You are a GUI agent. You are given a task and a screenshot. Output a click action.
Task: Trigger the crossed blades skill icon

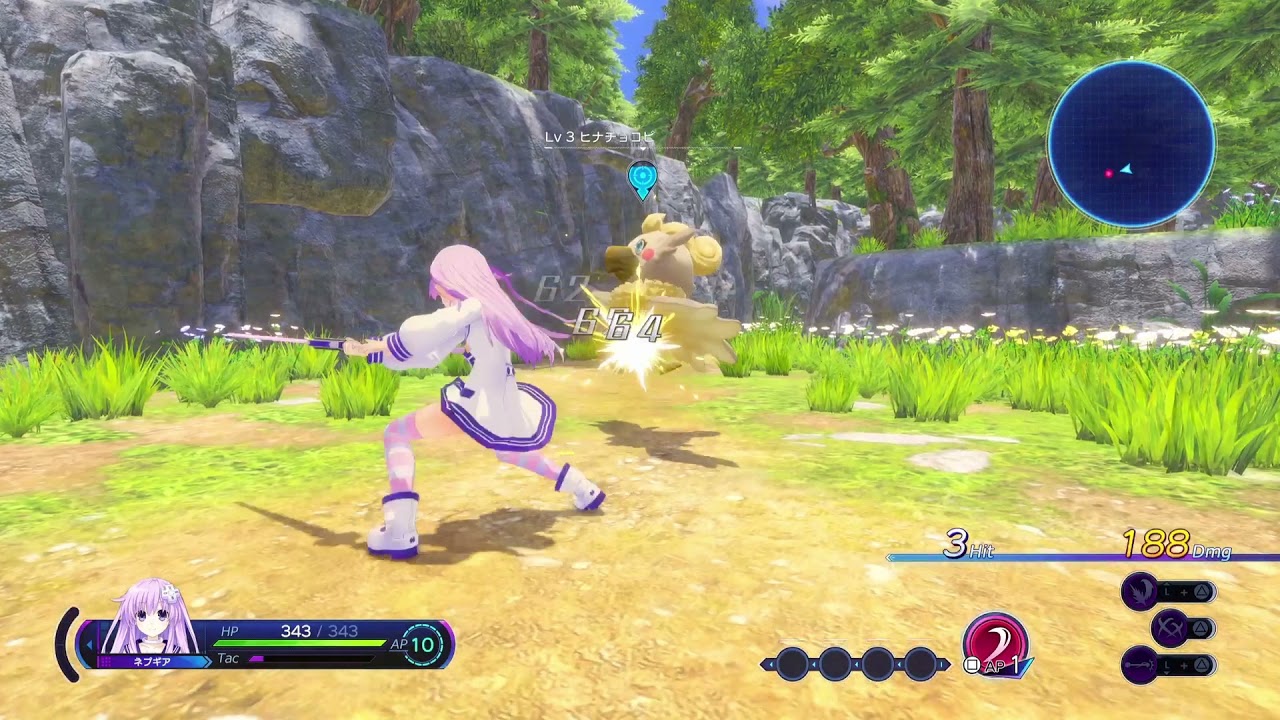click(x=1169, y=628)
